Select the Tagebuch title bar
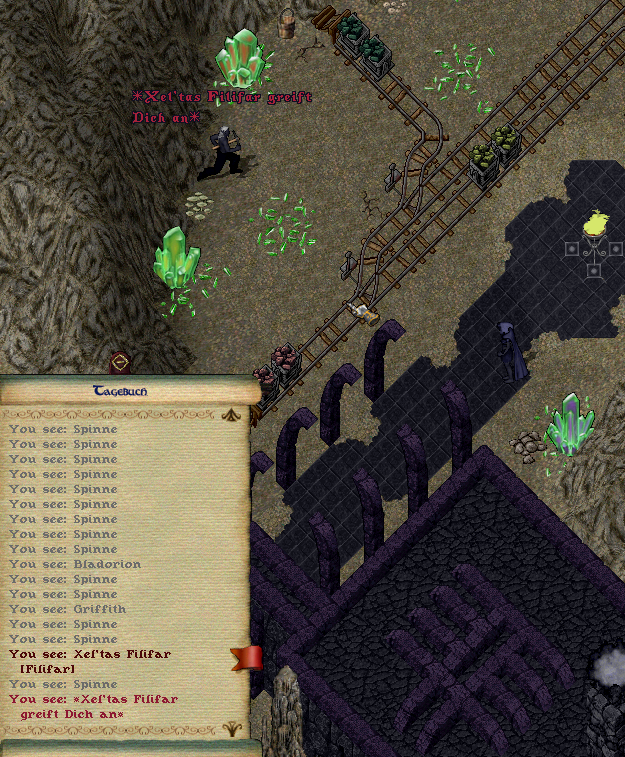Viewport: 625px width, 757px height. [120, 391]
